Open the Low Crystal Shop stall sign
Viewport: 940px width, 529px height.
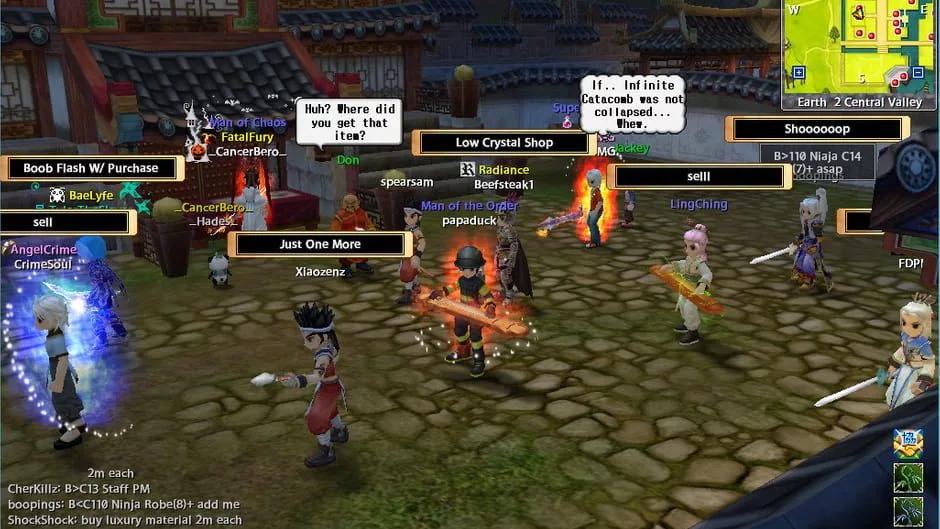tap(504, 143)
